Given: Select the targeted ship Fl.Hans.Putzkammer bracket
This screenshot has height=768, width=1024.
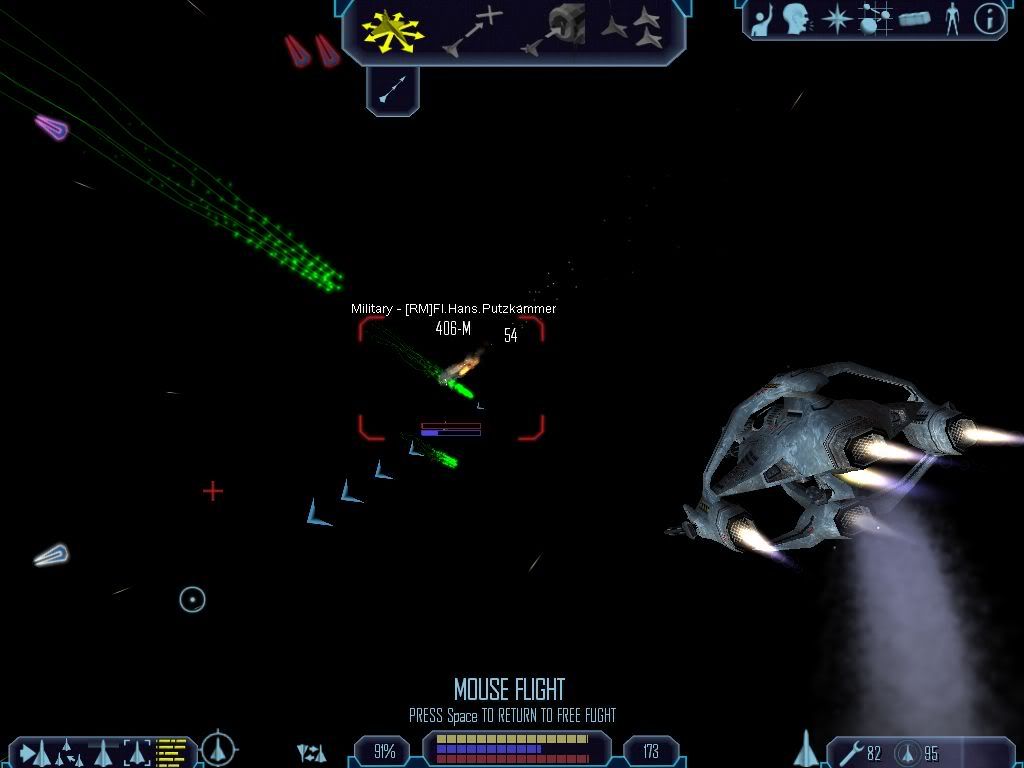Looking at the screenshot, I should [451, 379].
